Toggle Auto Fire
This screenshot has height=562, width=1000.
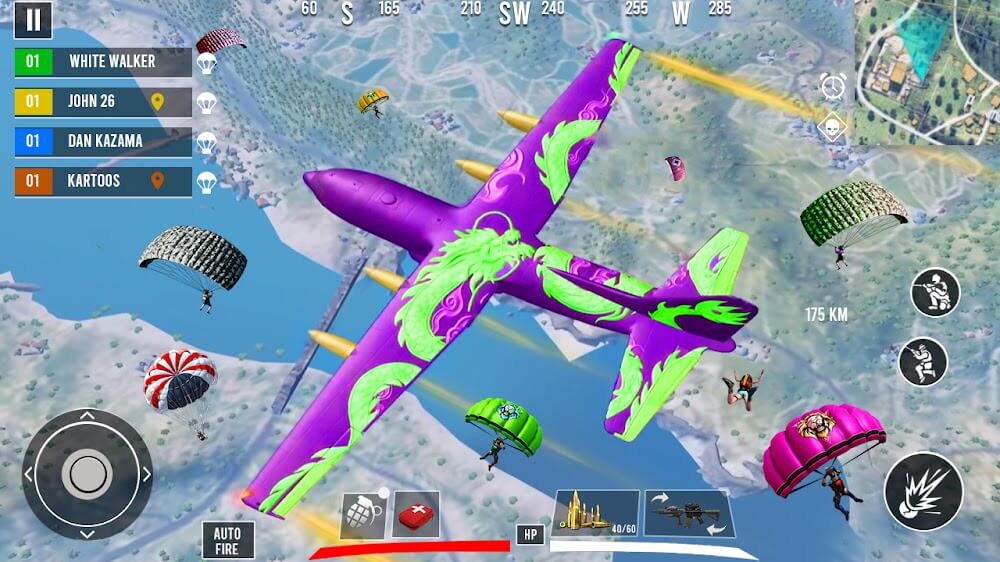227,540
